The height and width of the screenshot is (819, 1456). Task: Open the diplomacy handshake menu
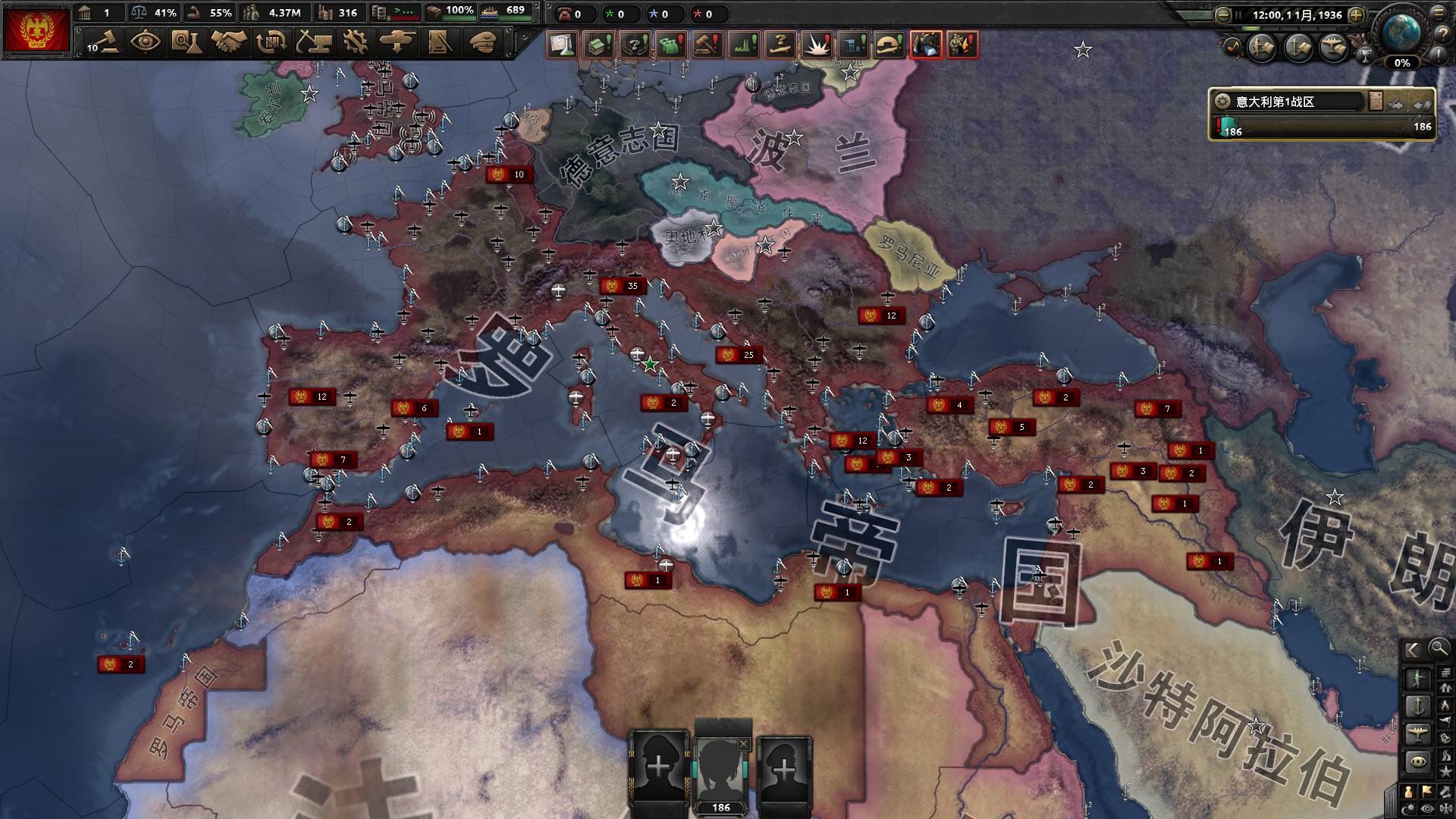(228, 42)
